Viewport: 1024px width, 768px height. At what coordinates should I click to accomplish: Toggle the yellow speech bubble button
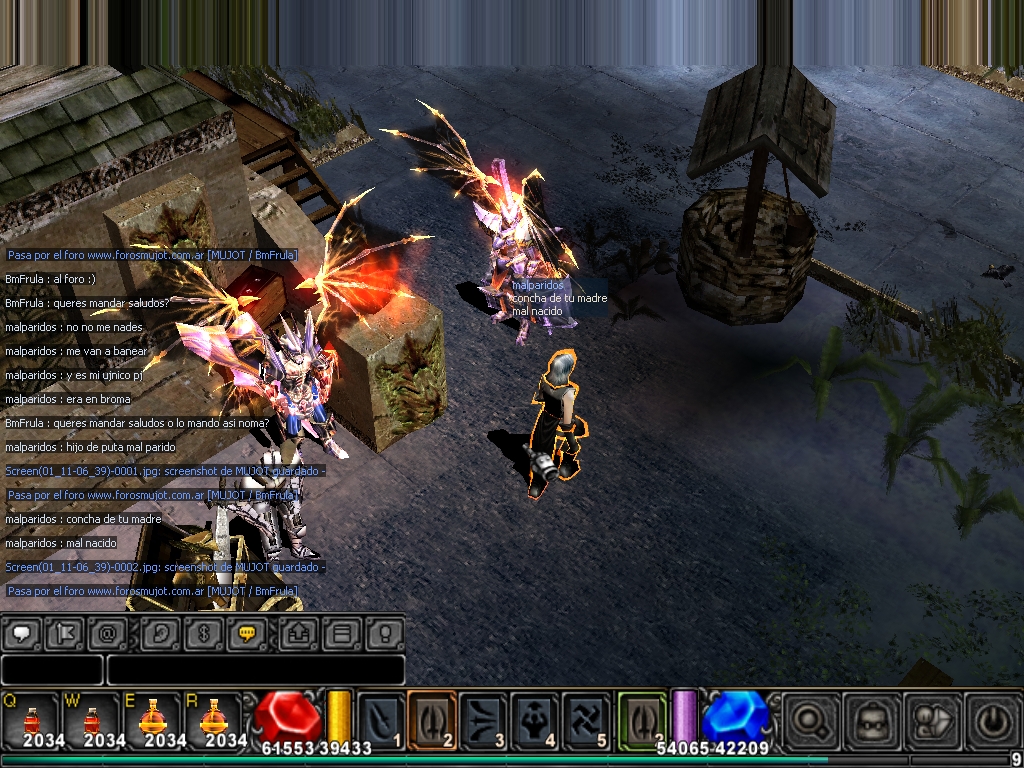(x=247, y=633)
